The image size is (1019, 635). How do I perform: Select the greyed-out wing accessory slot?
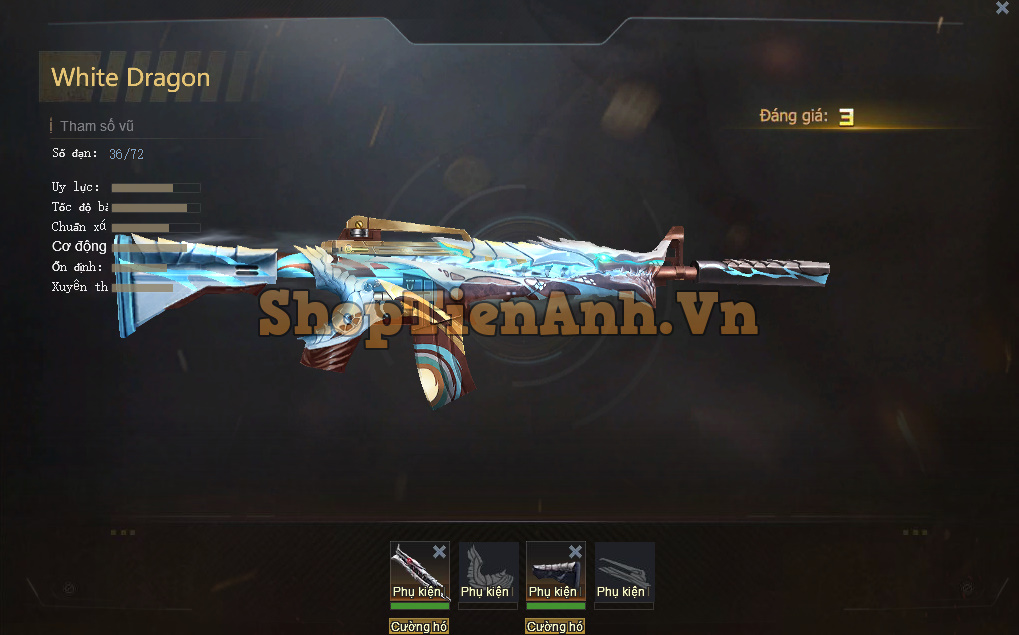click(x=488, y=572)
